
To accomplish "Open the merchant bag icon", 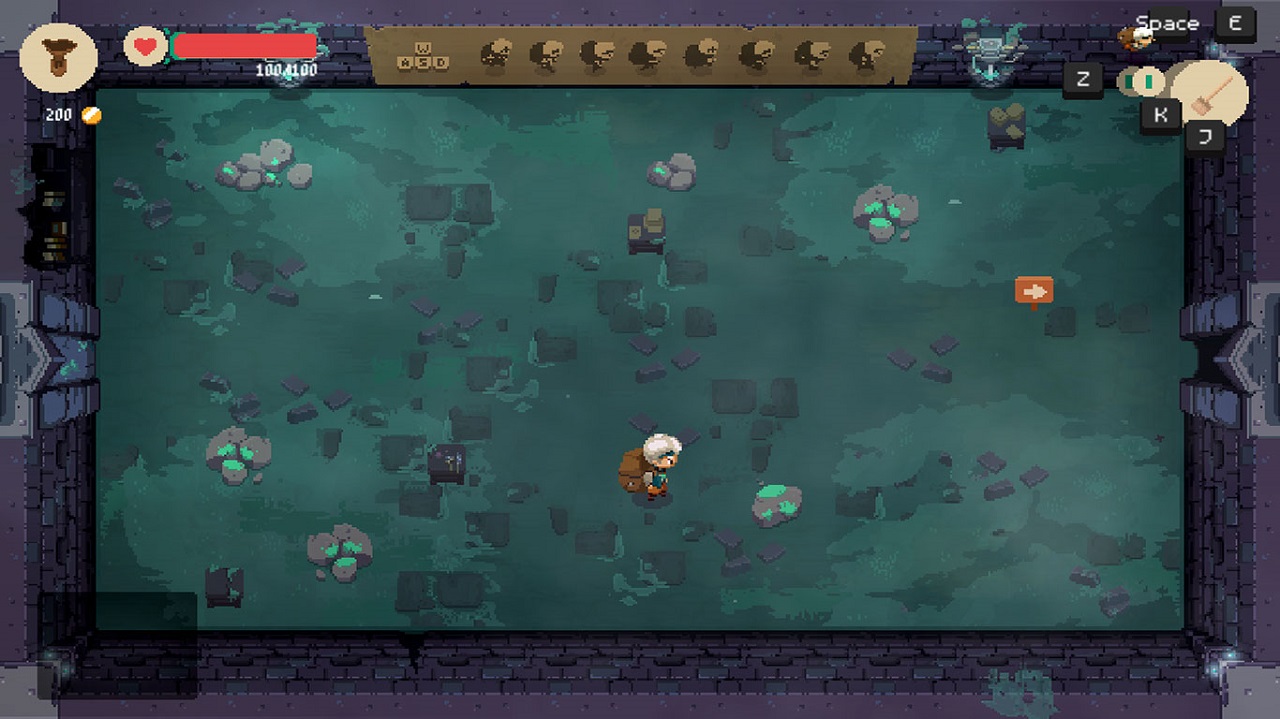I will (59, 57).
